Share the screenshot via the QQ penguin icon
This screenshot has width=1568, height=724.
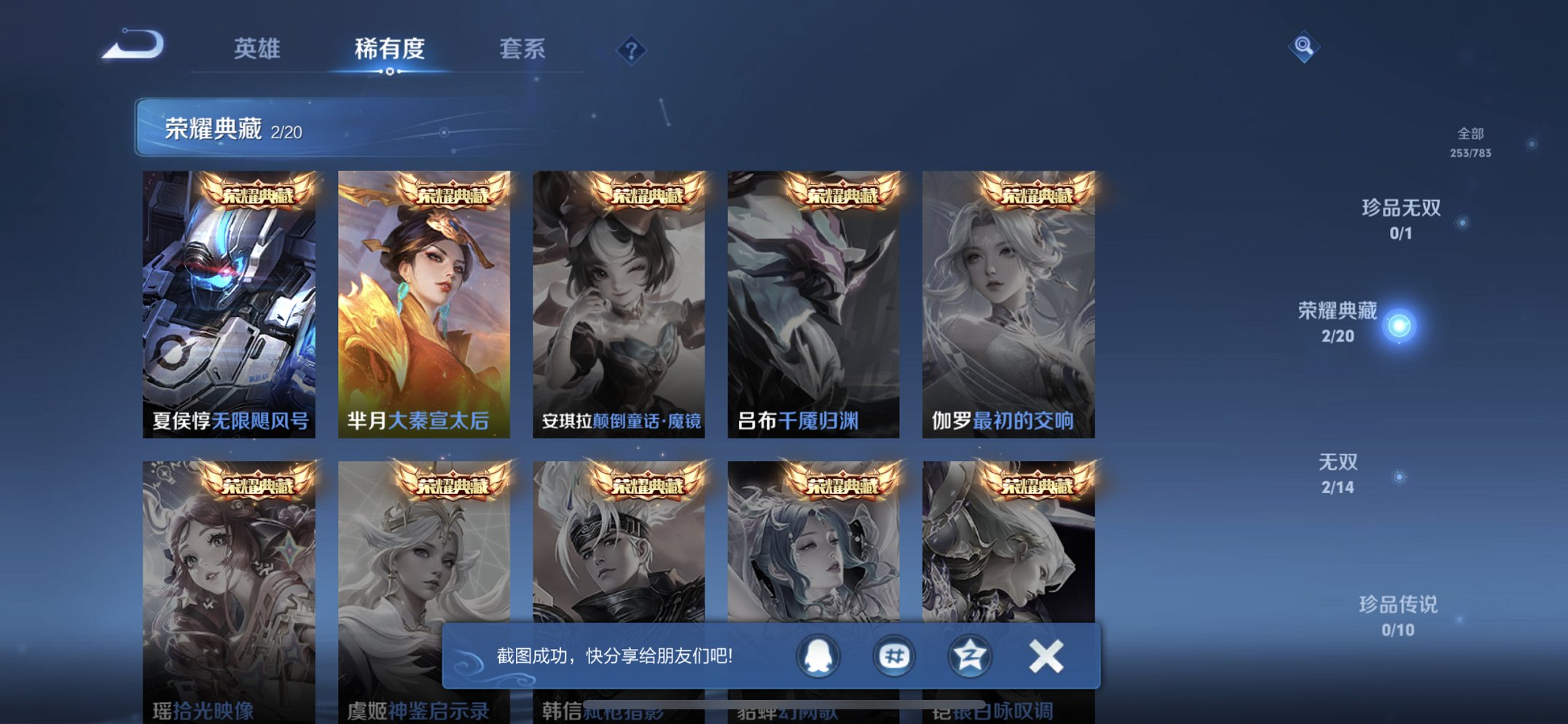820,656
